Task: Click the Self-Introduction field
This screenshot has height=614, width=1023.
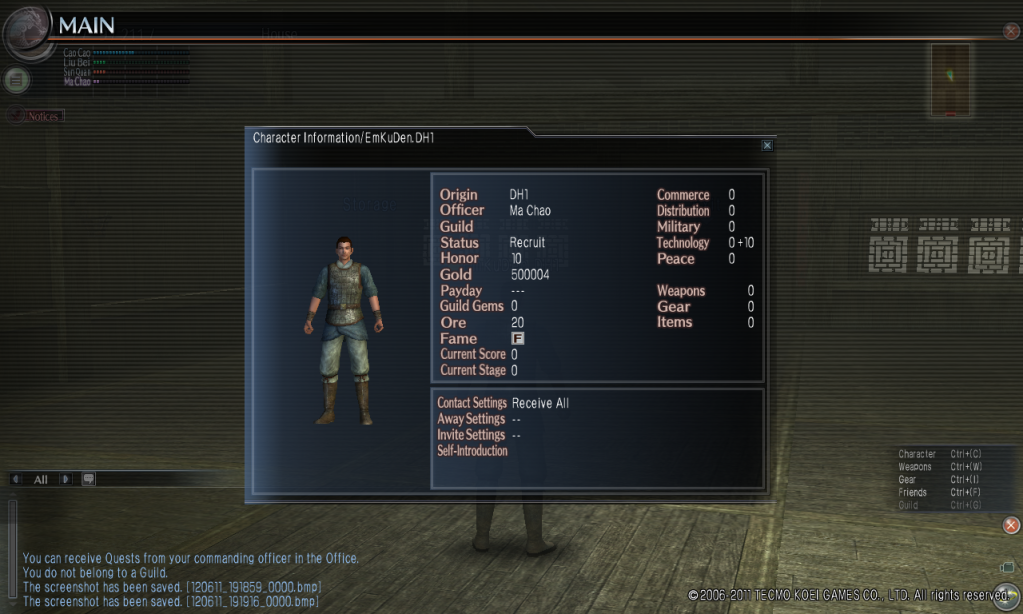Action: pos(473,451)
